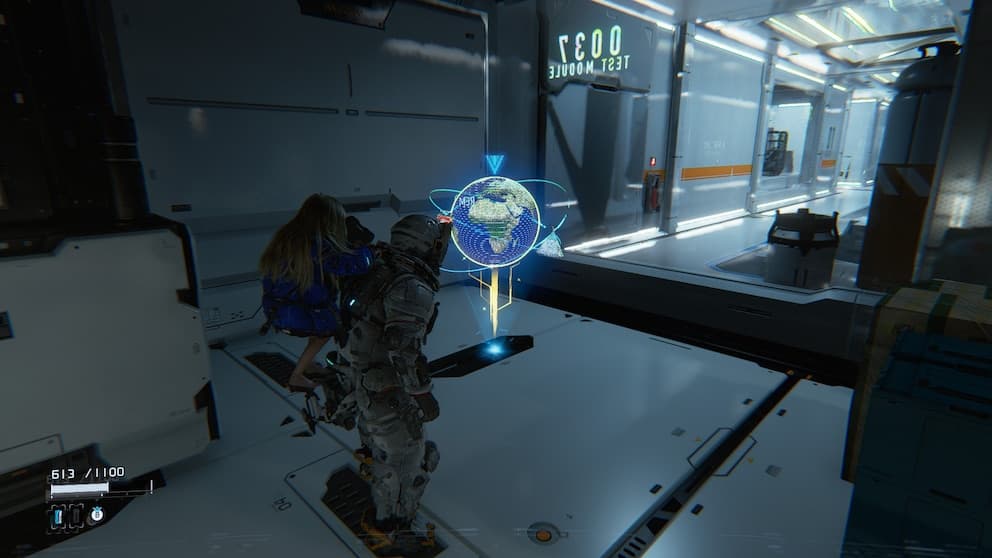Select the empty dark energy cell slot

click(x=76, y=516)
